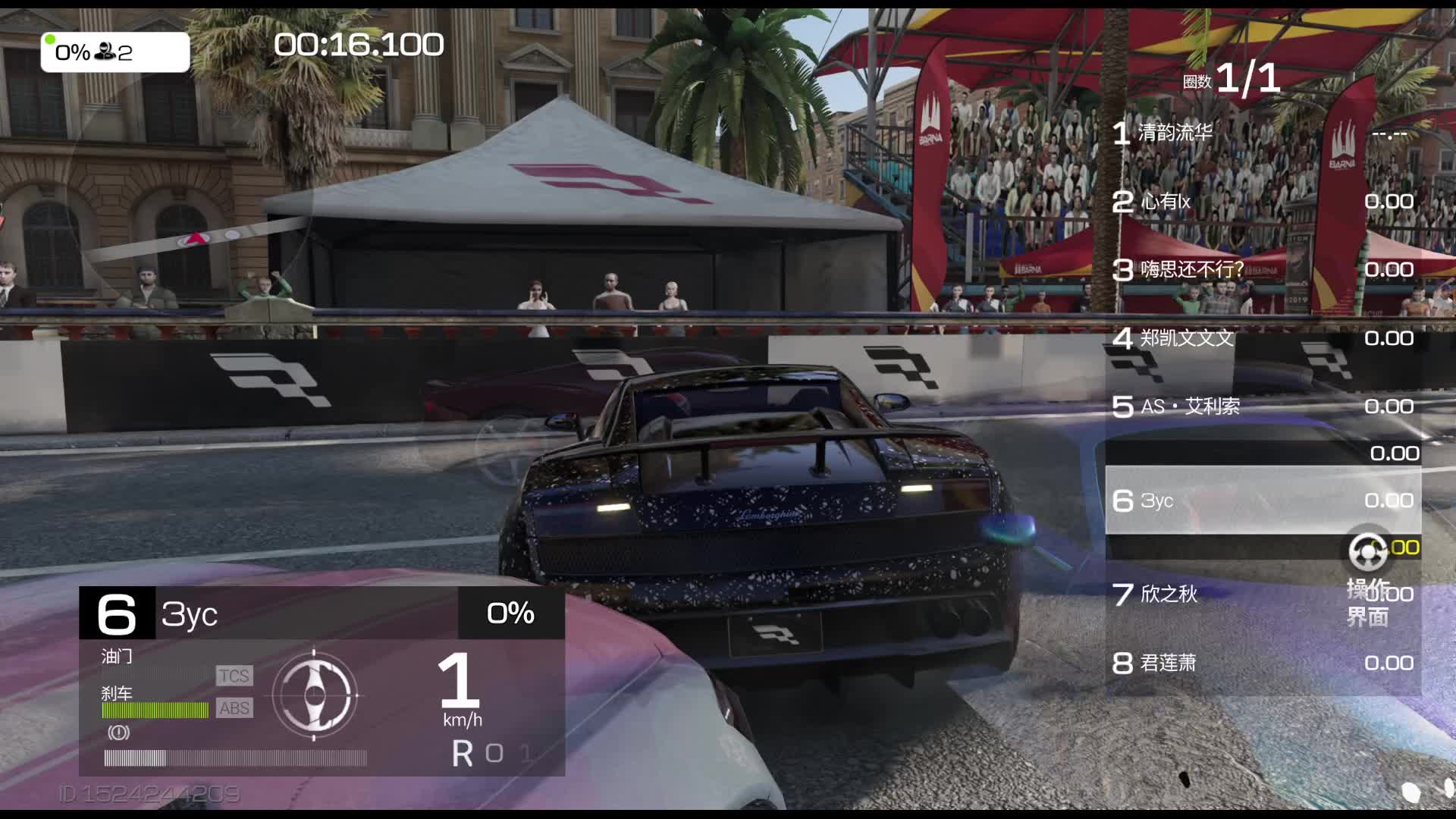
Task: Select leaderboard row for 清韵流华
Action: [1262, 133]
